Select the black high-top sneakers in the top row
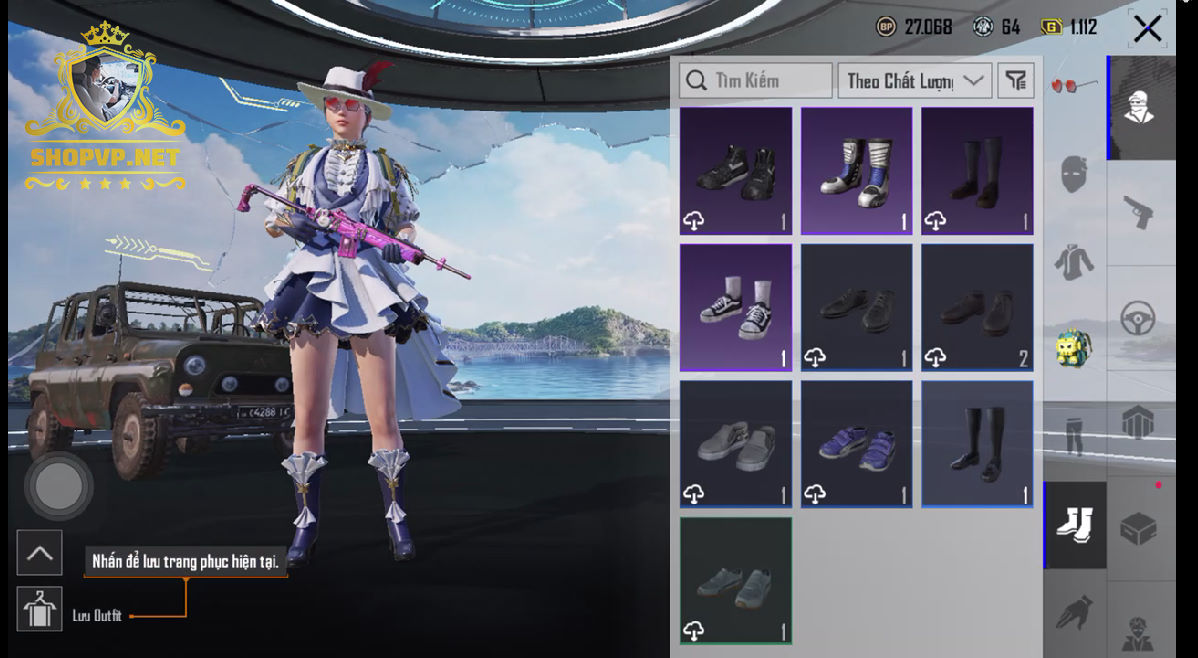The height and width of the screenshot is (658, 1198). point(736,171)
